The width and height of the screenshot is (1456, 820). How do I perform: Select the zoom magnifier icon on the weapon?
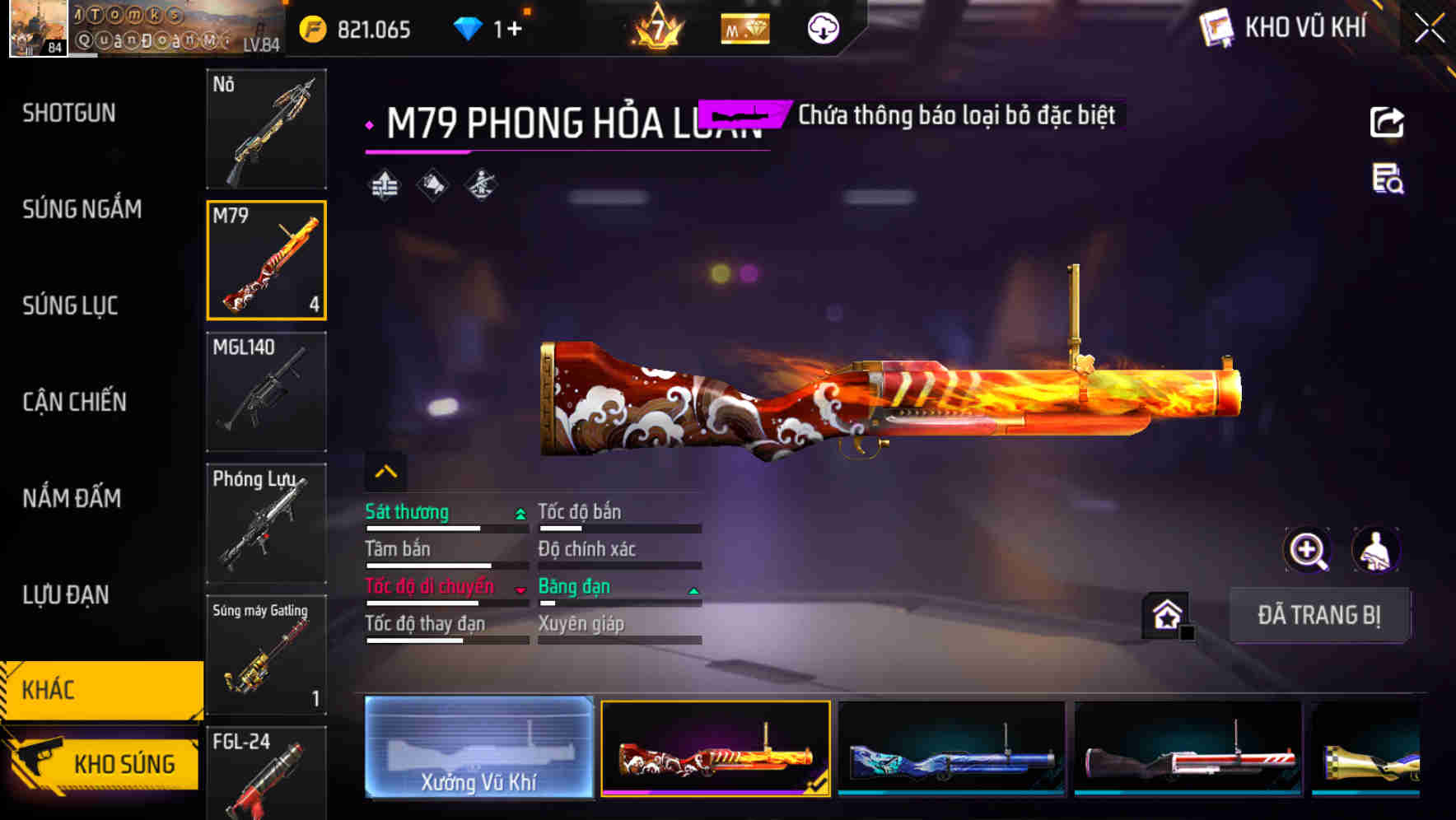[x=1308, y=550]
